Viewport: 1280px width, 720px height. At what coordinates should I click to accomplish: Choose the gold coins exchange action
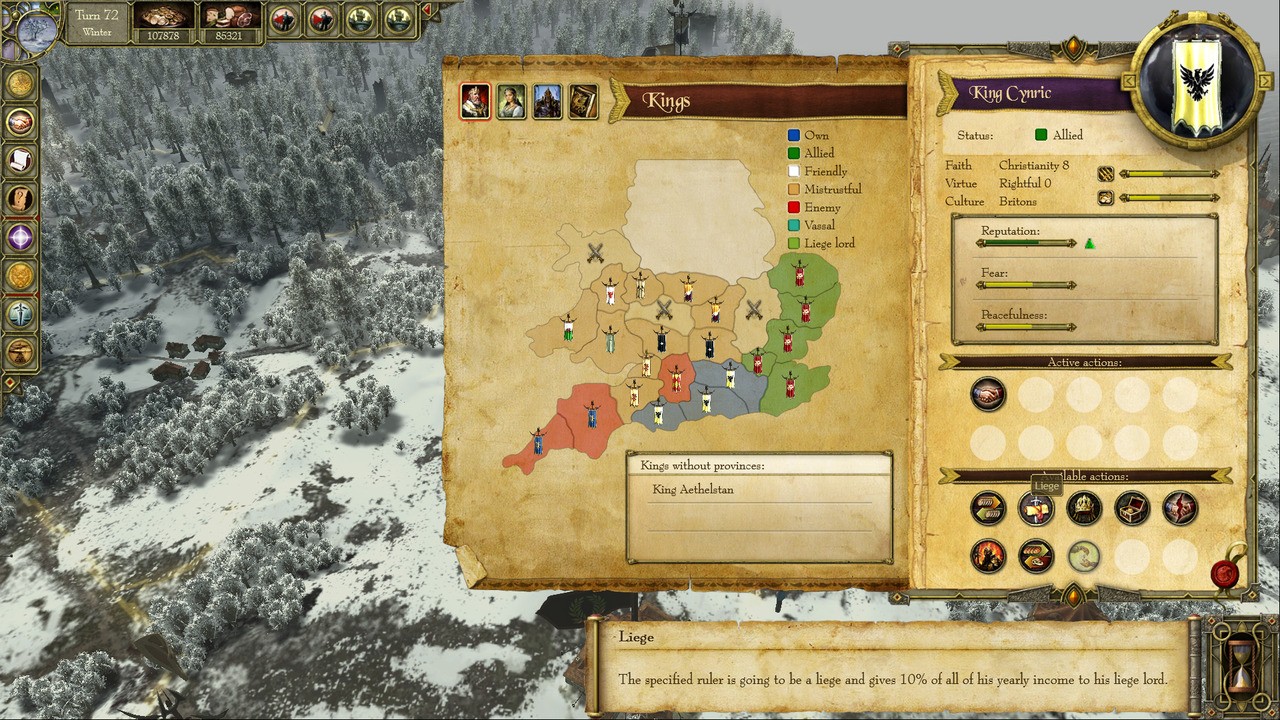tap(988, 509)
